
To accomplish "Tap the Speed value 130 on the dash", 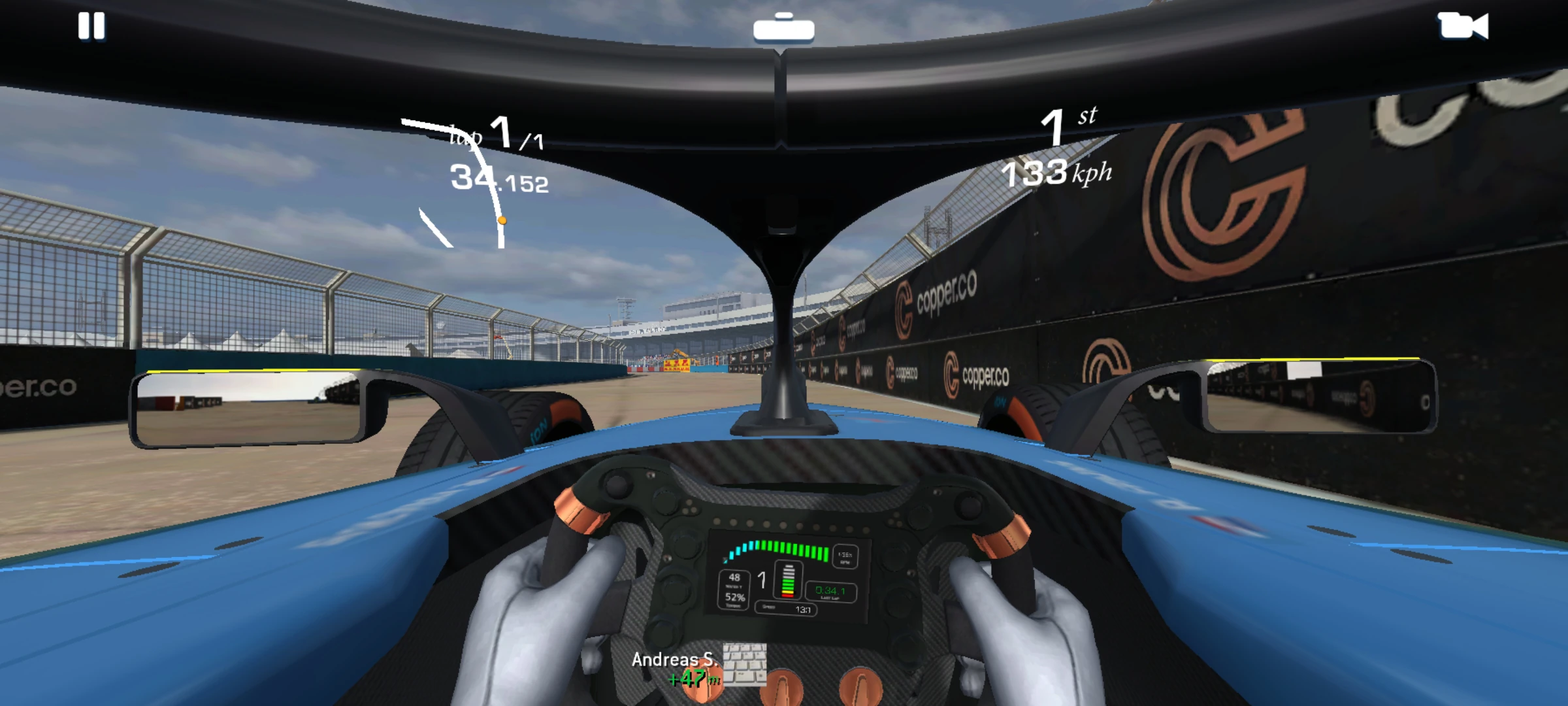I will pos(803,610).
